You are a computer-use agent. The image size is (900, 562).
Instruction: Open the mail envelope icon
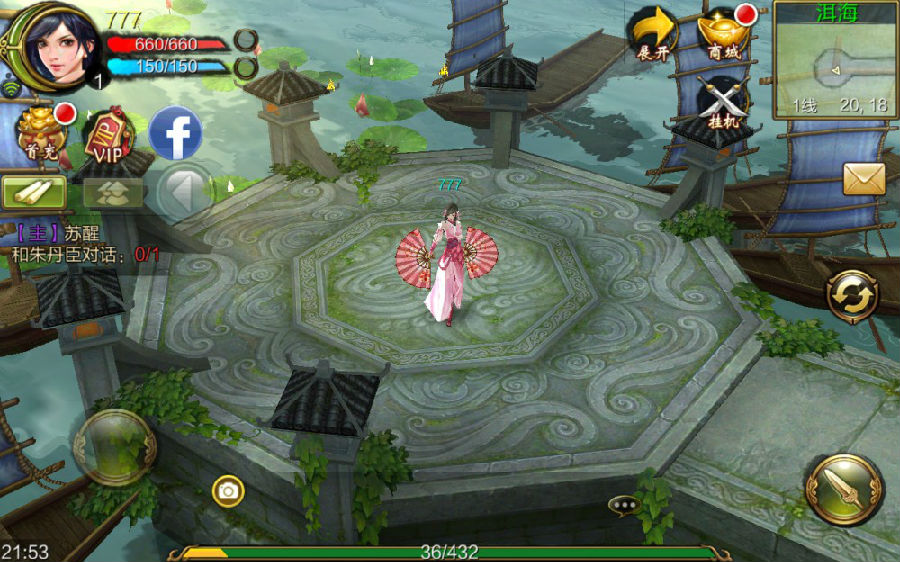click(864, 179)
